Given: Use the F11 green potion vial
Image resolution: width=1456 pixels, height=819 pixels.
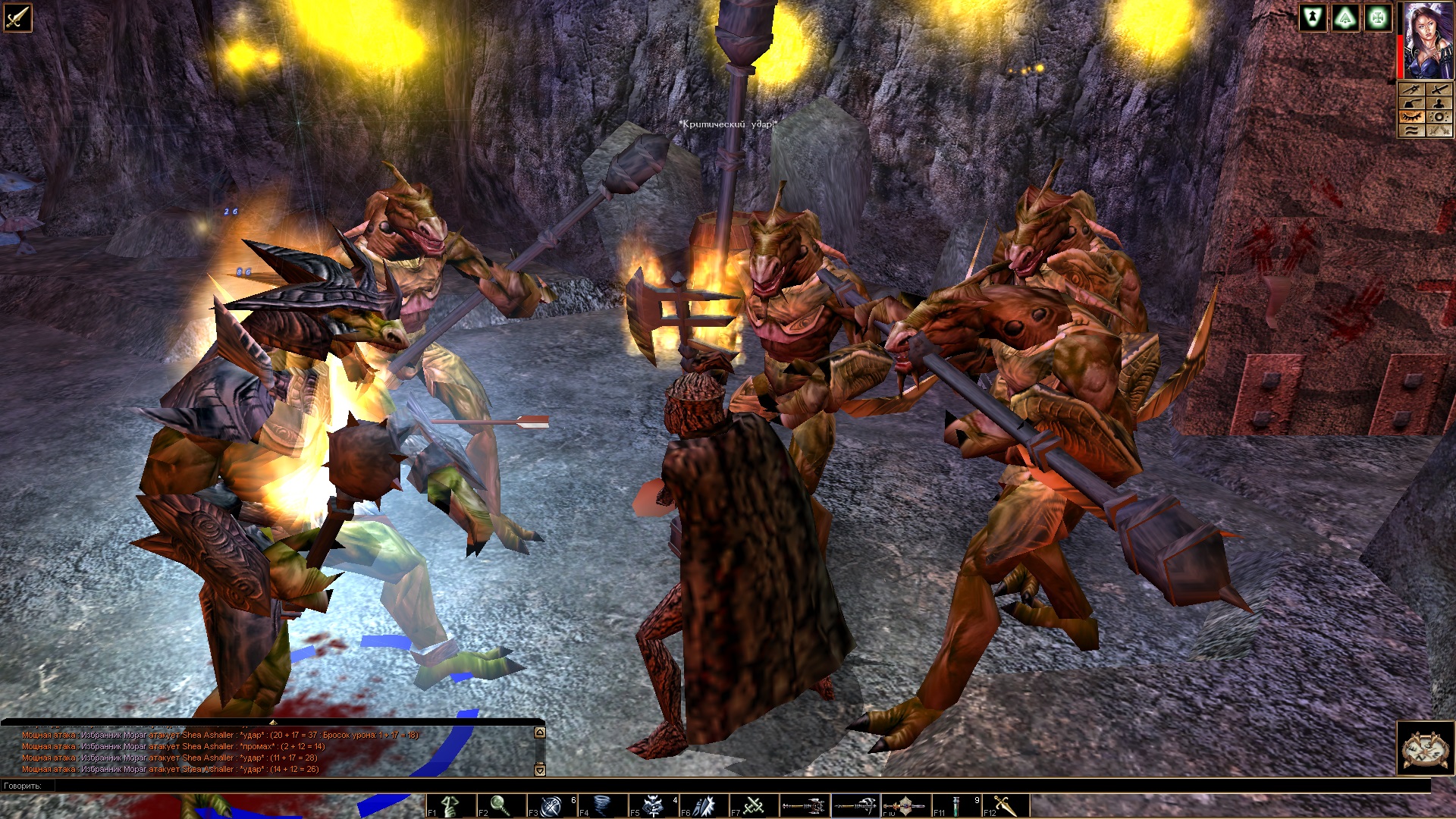Looking at the screenshot, I should [956, 805].
